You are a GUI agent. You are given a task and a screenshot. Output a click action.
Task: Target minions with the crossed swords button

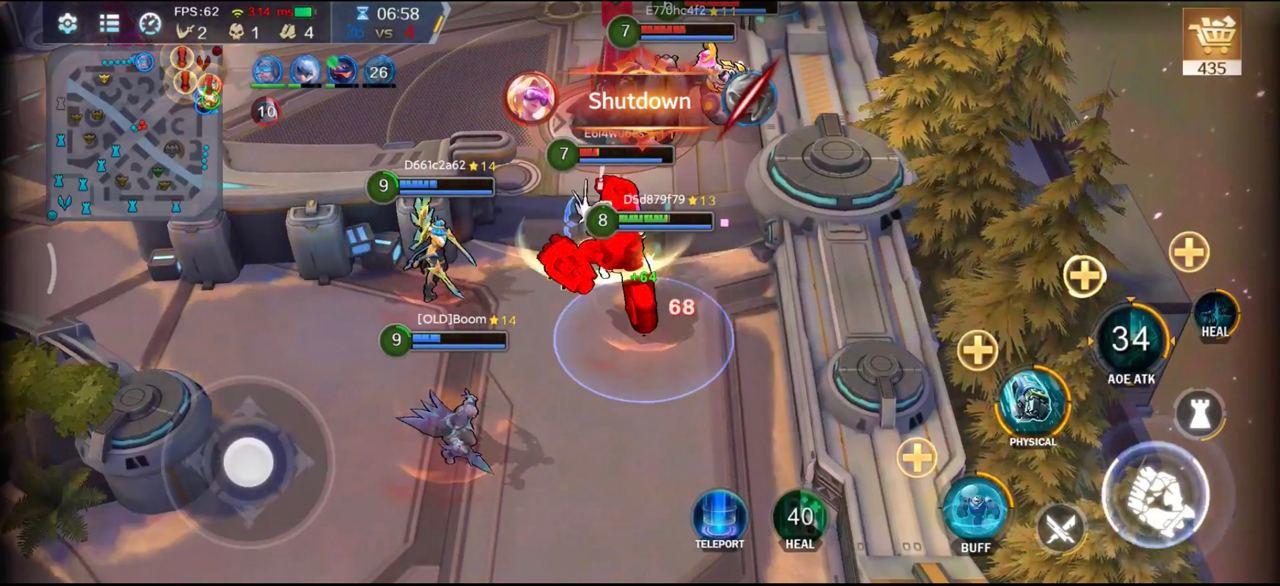click(1060, 526)
